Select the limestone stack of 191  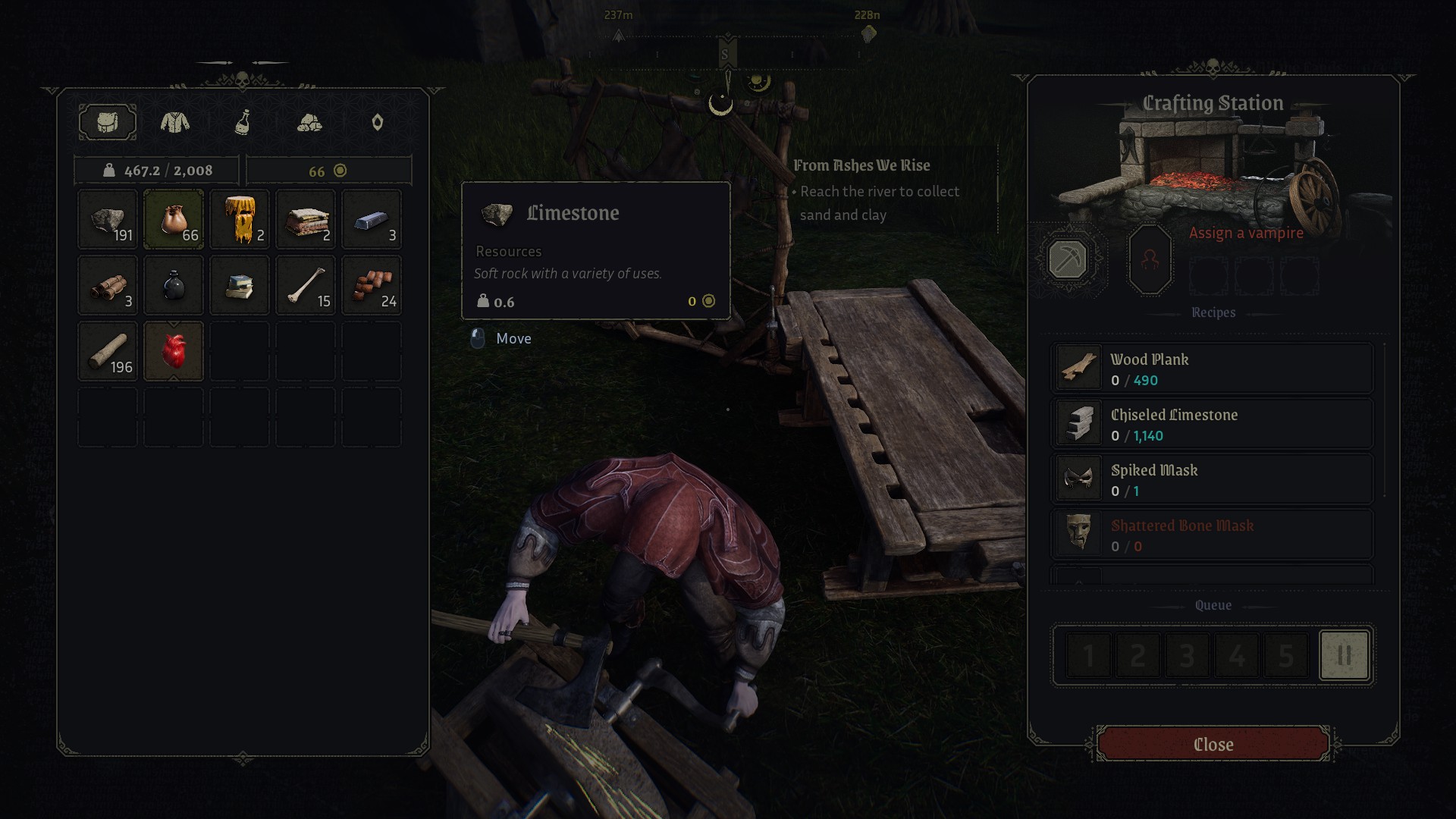(x=108, y=220)
